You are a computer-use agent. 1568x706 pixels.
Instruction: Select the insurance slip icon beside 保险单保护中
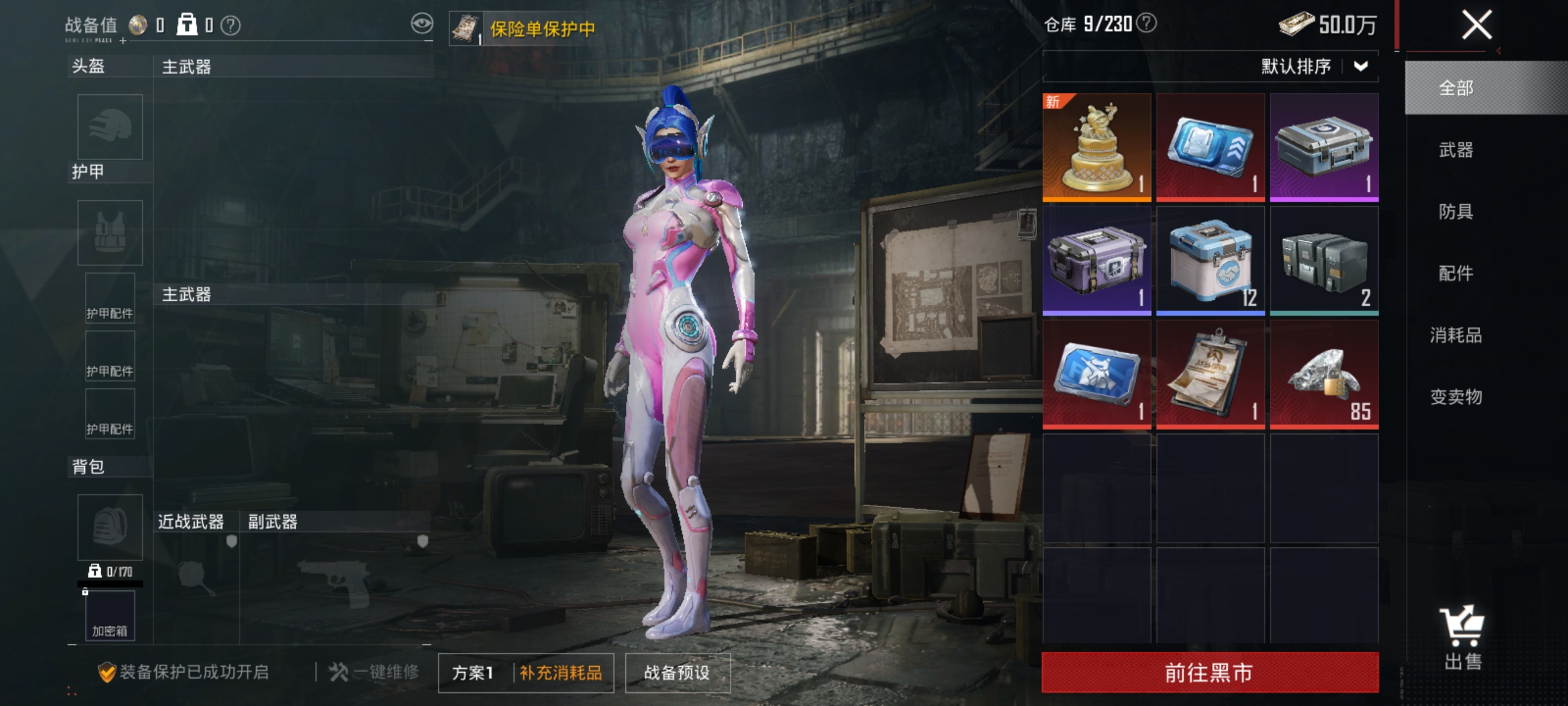click(467, 27)
